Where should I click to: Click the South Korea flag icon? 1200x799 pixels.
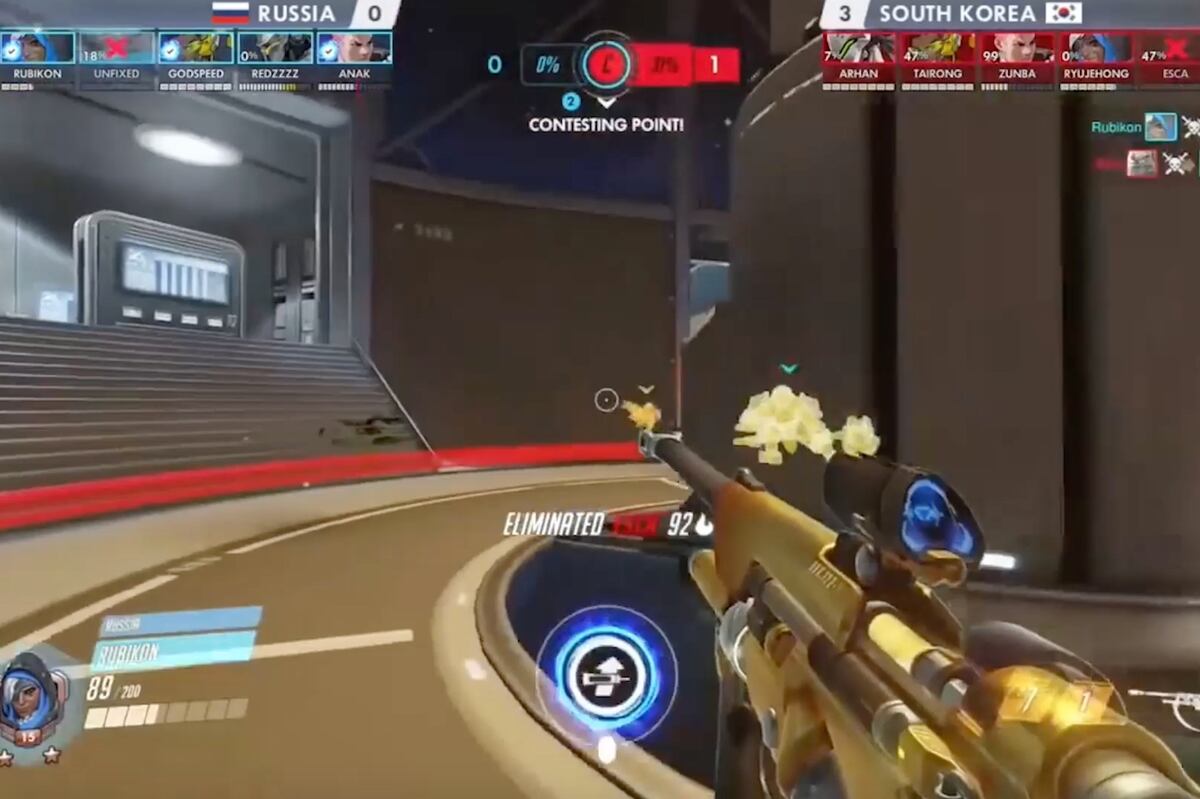point(1064,13)
